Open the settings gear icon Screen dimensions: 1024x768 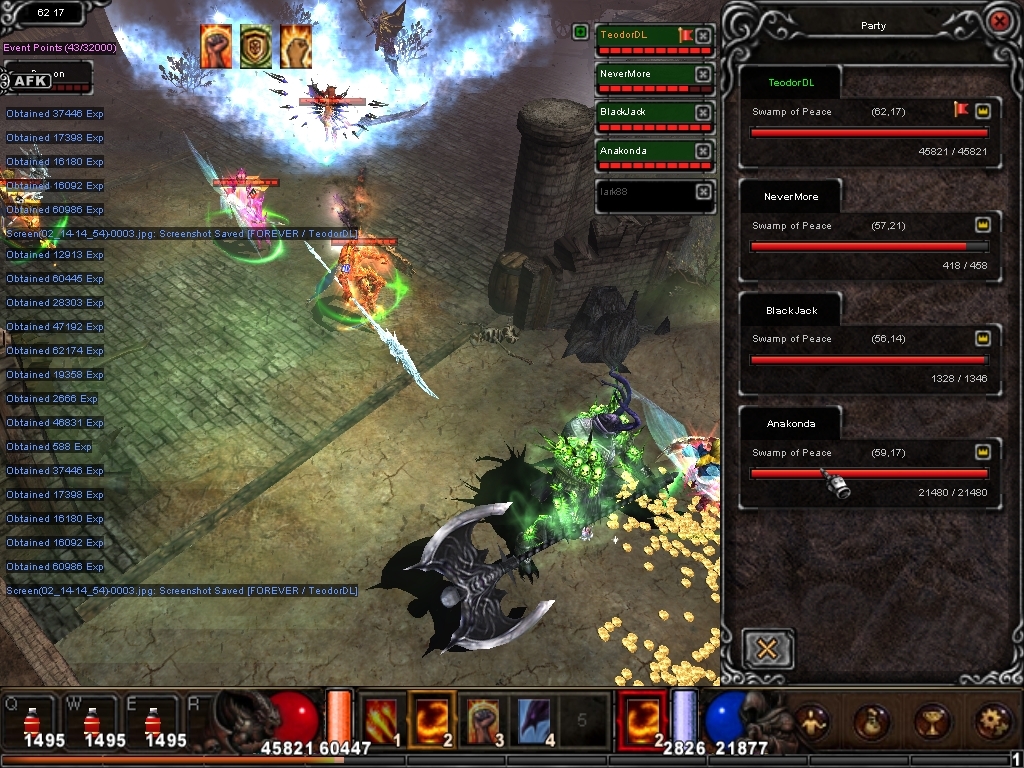pos(992,720)
